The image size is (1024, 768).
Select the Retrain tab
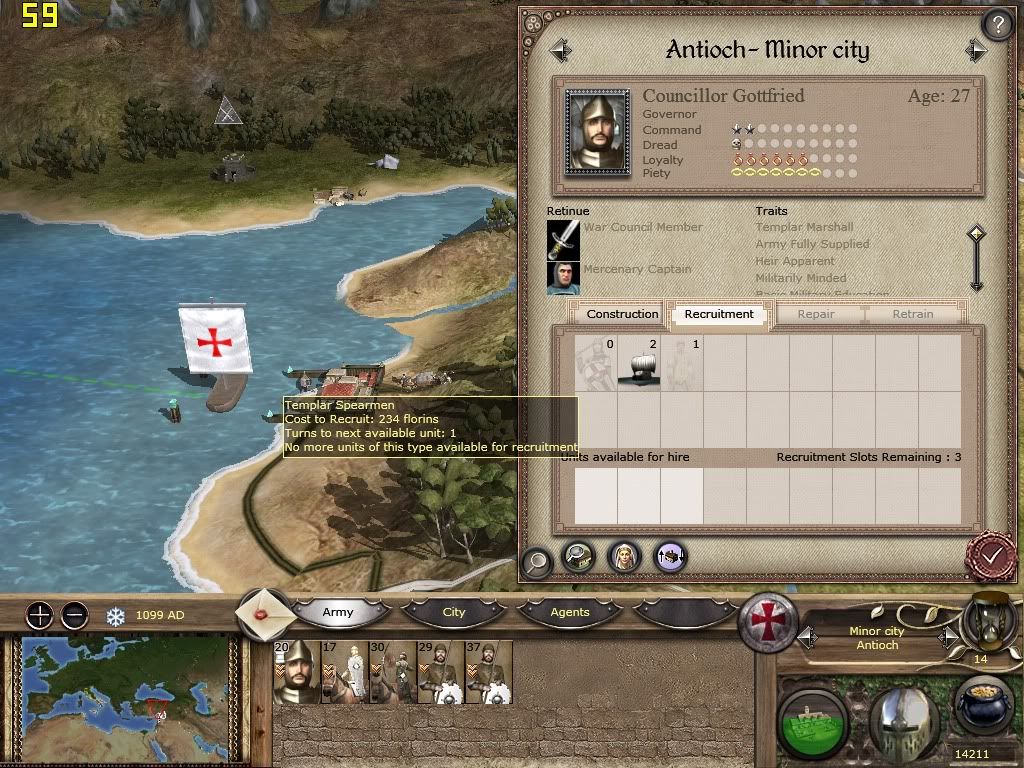(x=912, y=314)
